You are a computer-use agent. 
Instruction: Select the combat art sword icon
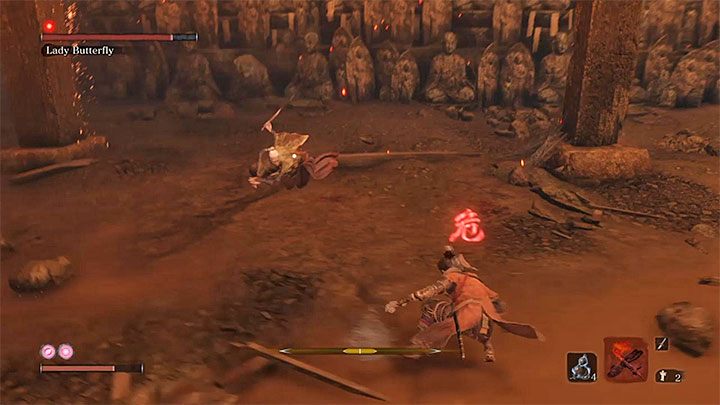point(661,343)
